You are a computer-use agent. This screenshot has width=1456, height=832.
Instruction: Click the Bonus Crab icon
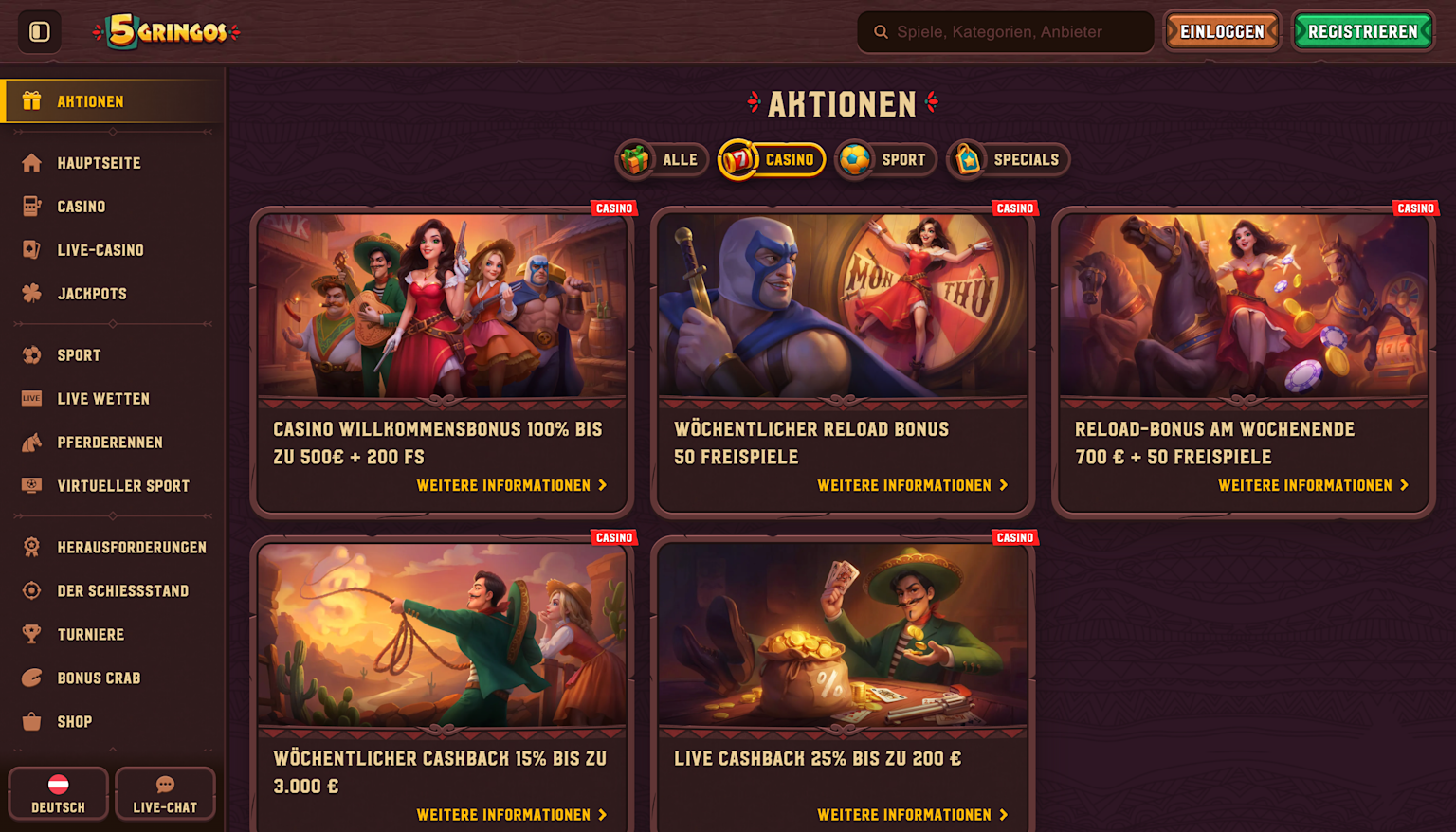click(x=31, y=678)
